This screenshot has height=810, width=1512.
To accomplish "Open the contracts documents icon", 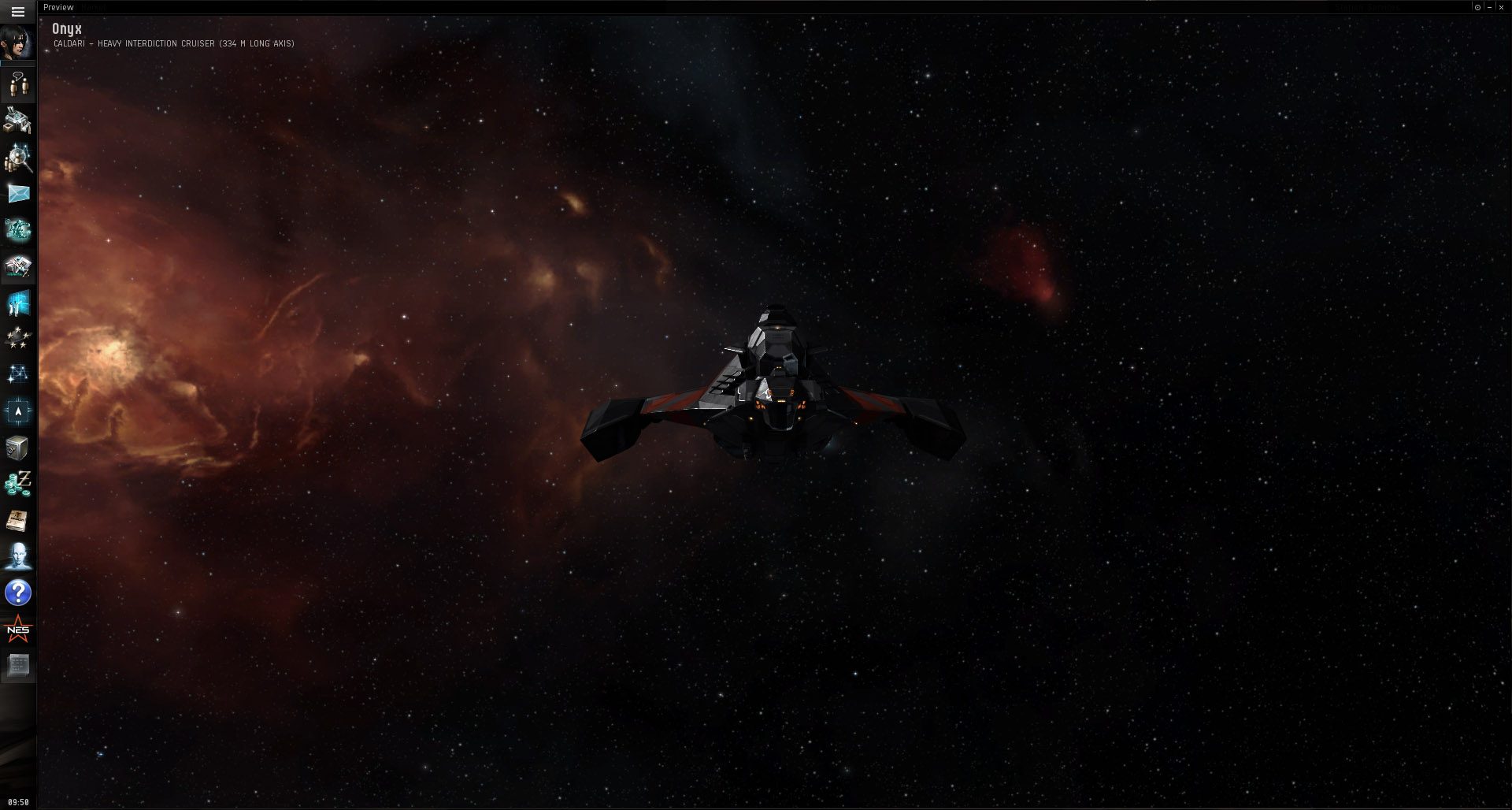I will coord(17,267).
